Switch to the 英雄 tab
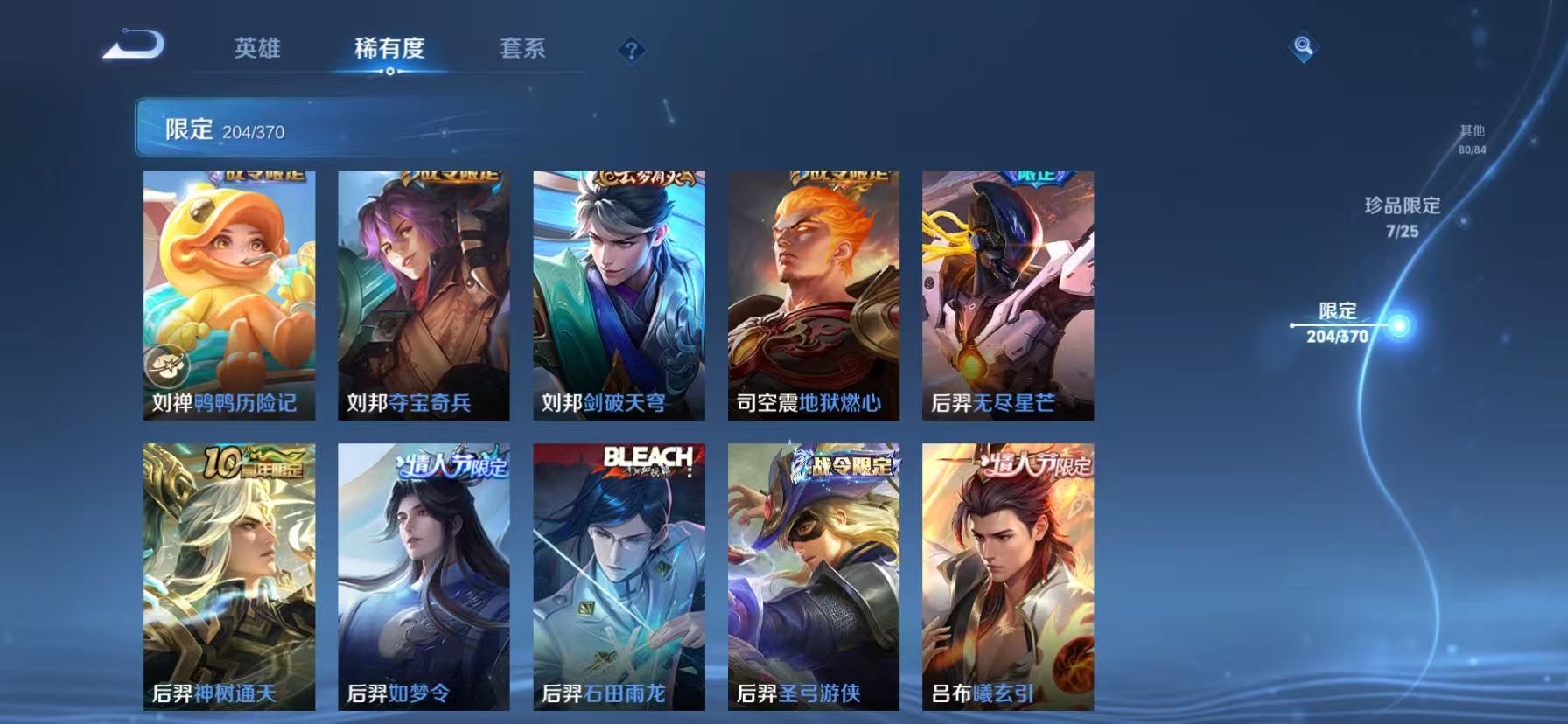1568x724 pixels. coord(258,50)
